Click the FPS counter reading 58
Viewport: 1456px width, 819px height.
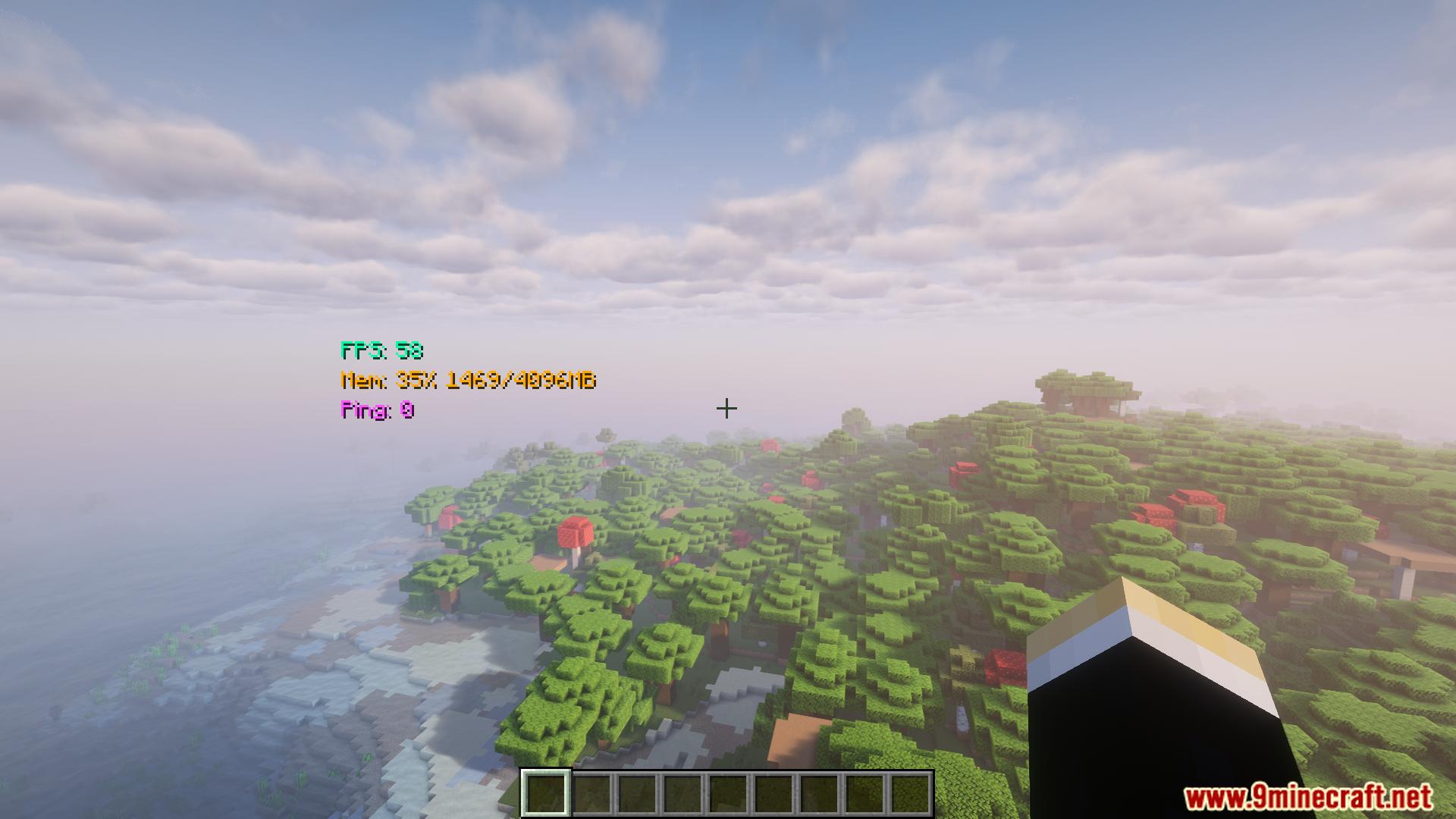(x=382, y=351)
